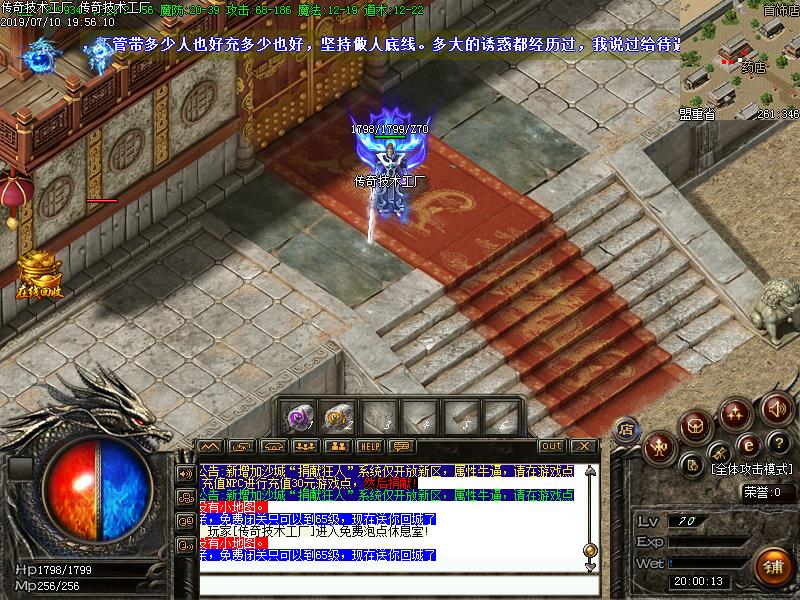The image size is (800, 600).
Task: Open the minimap in the corner
Action: 740,58
